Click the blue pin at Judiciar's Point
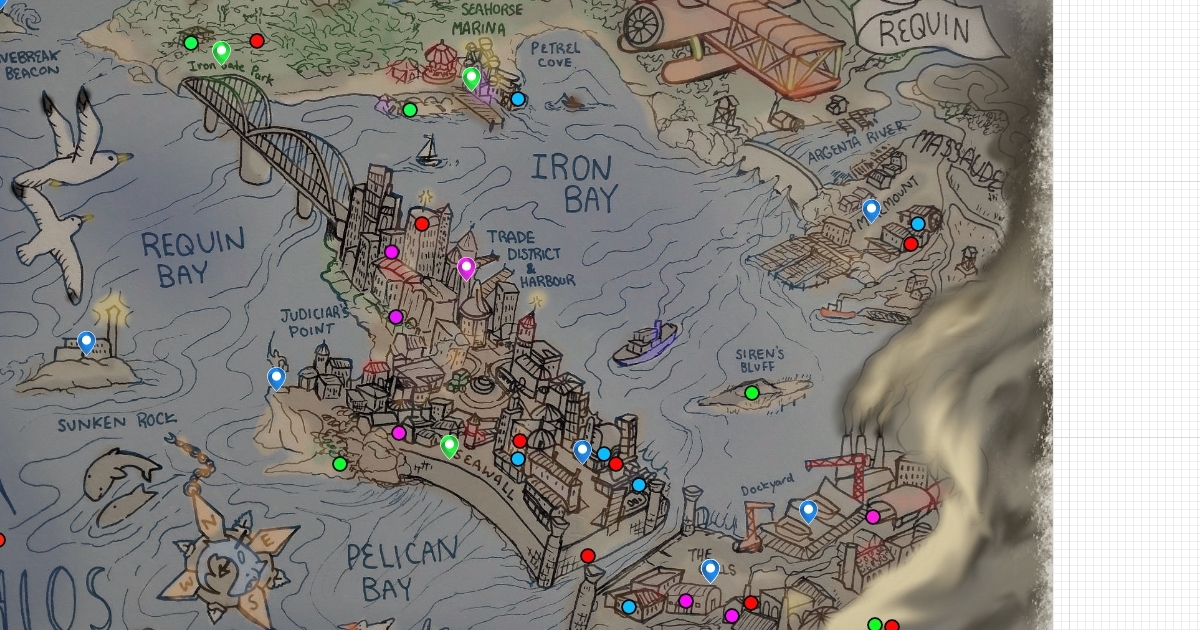 [276, 377]
